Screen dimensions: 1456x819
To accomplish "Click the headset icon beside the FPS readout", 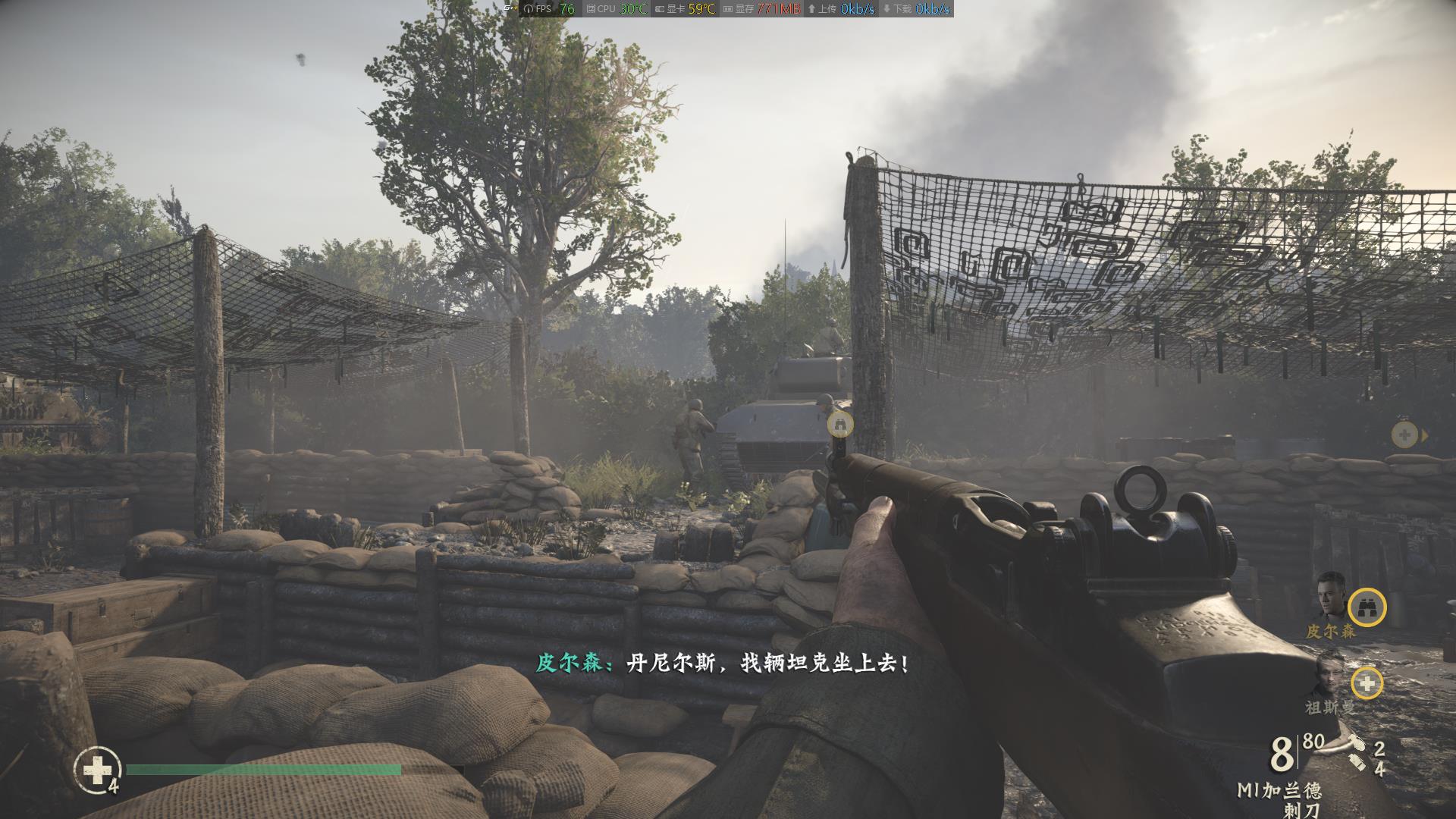I will tap(529, 10).
